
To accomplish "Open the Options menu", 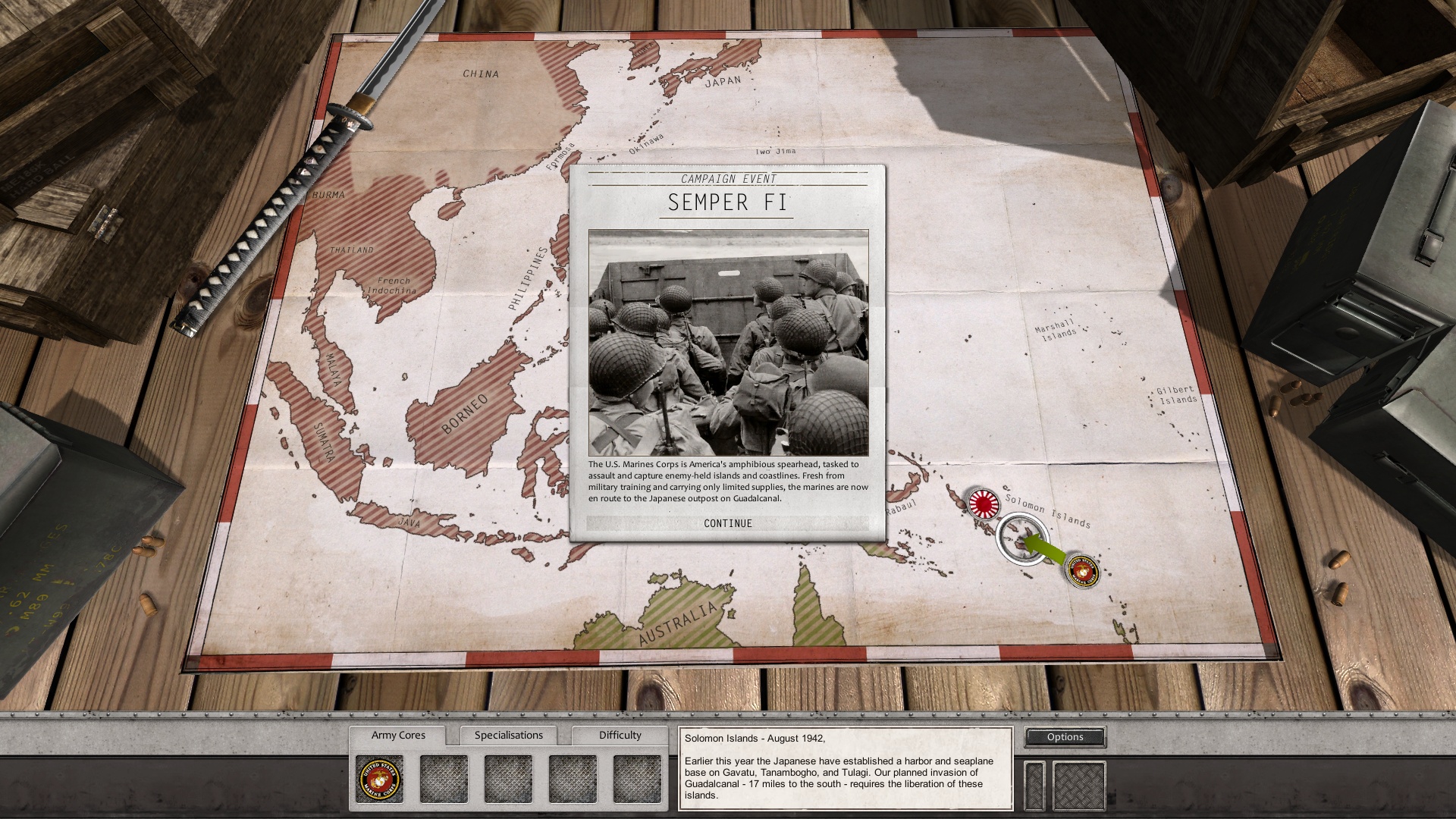I will [x=1065, y=736].
